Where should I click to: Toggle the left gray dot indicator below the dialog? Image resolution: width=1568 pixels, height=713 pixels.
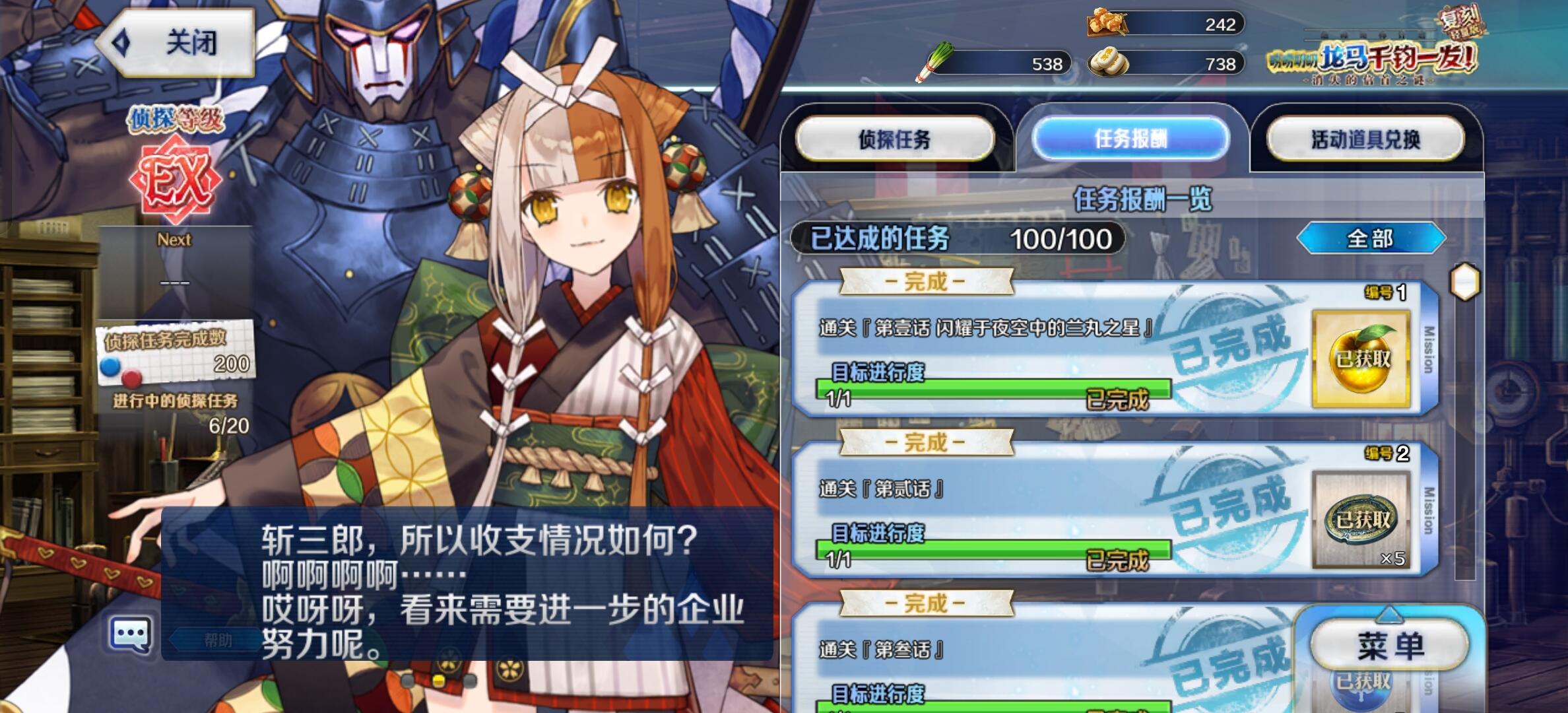(409, 683)
